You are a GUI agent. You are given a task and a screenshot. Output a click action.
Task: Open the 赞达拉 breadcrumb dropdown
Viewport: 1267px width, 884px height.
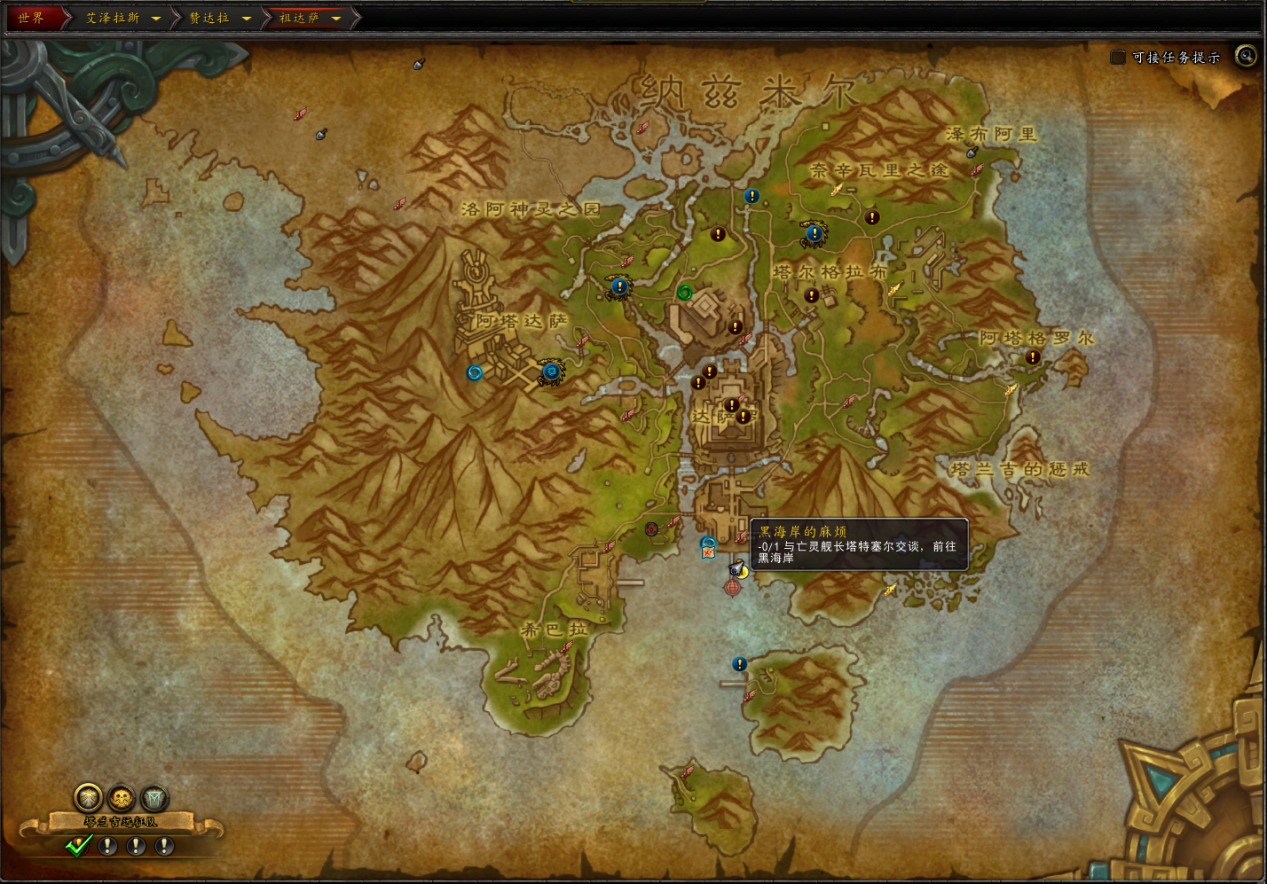[x=246, y=19]
